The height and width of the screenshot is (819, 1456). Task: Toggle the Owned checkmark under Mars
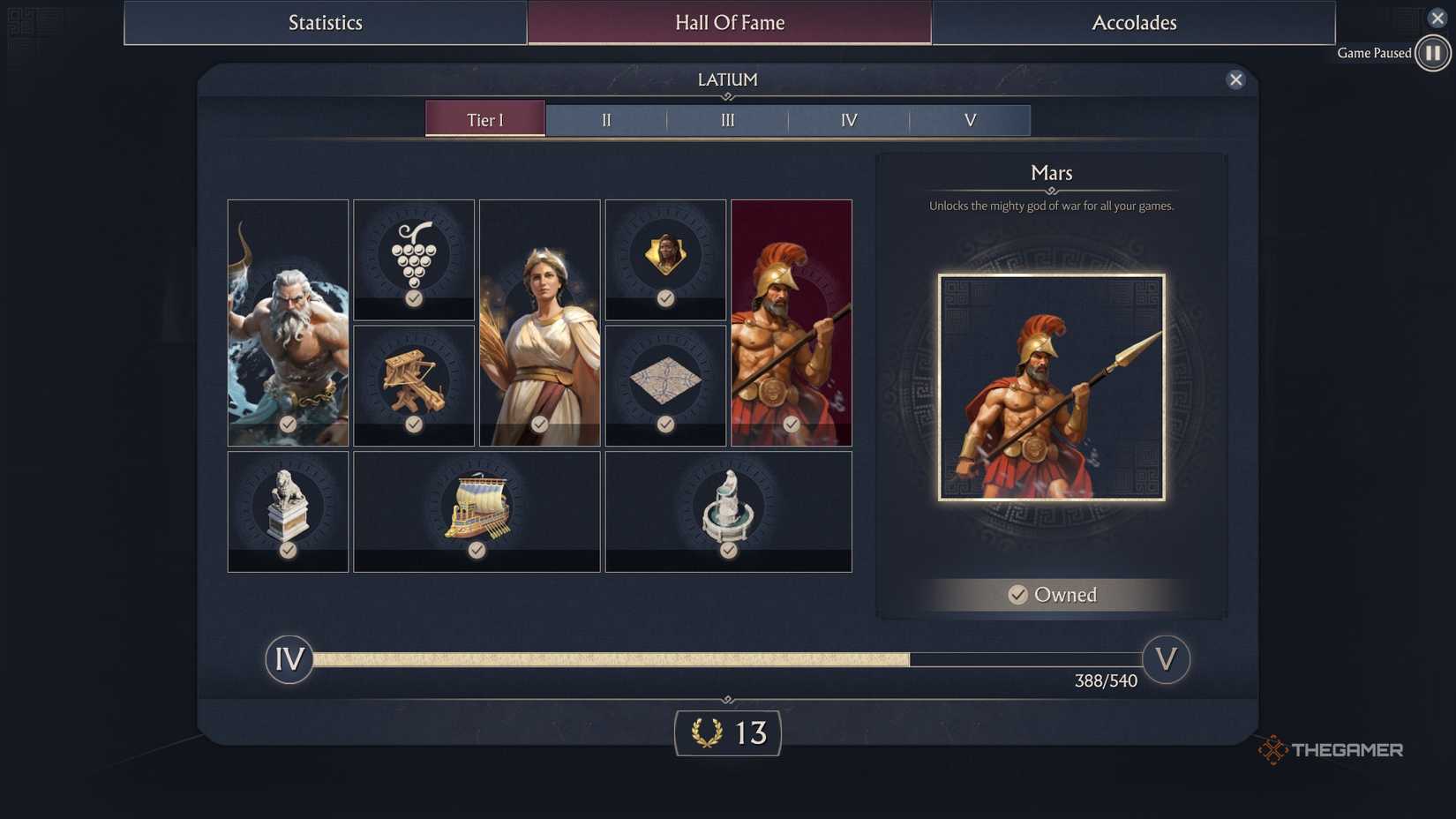1019,595
